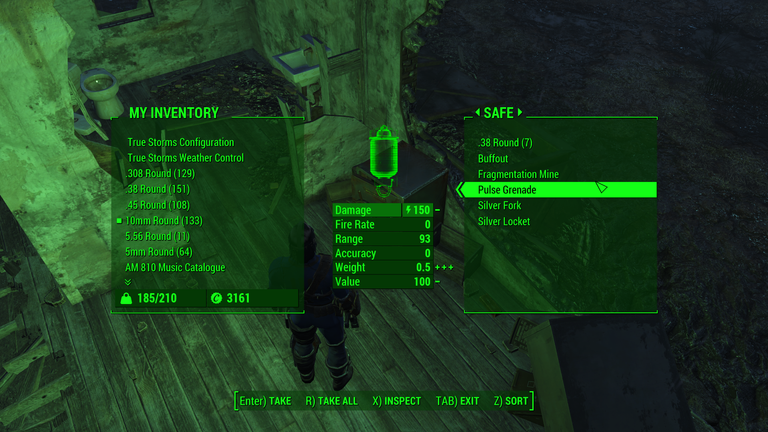This screenshot has width=768, height=432.
Task: Take the highlighted Pulse Grenade
Action: point(507,190)
